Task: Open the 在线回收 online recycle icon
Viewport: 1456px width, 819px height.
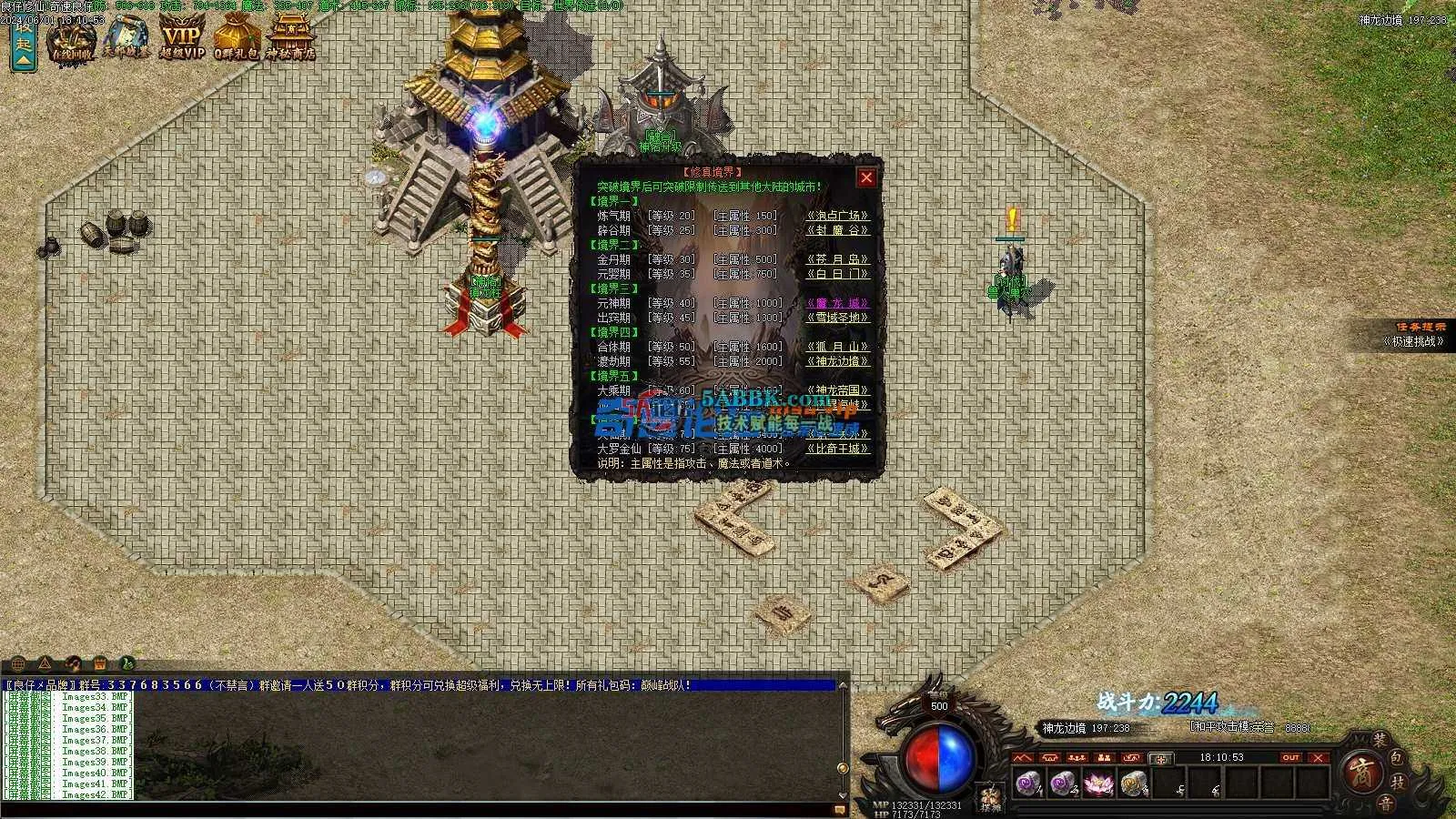Action: (x=73, y=40)
